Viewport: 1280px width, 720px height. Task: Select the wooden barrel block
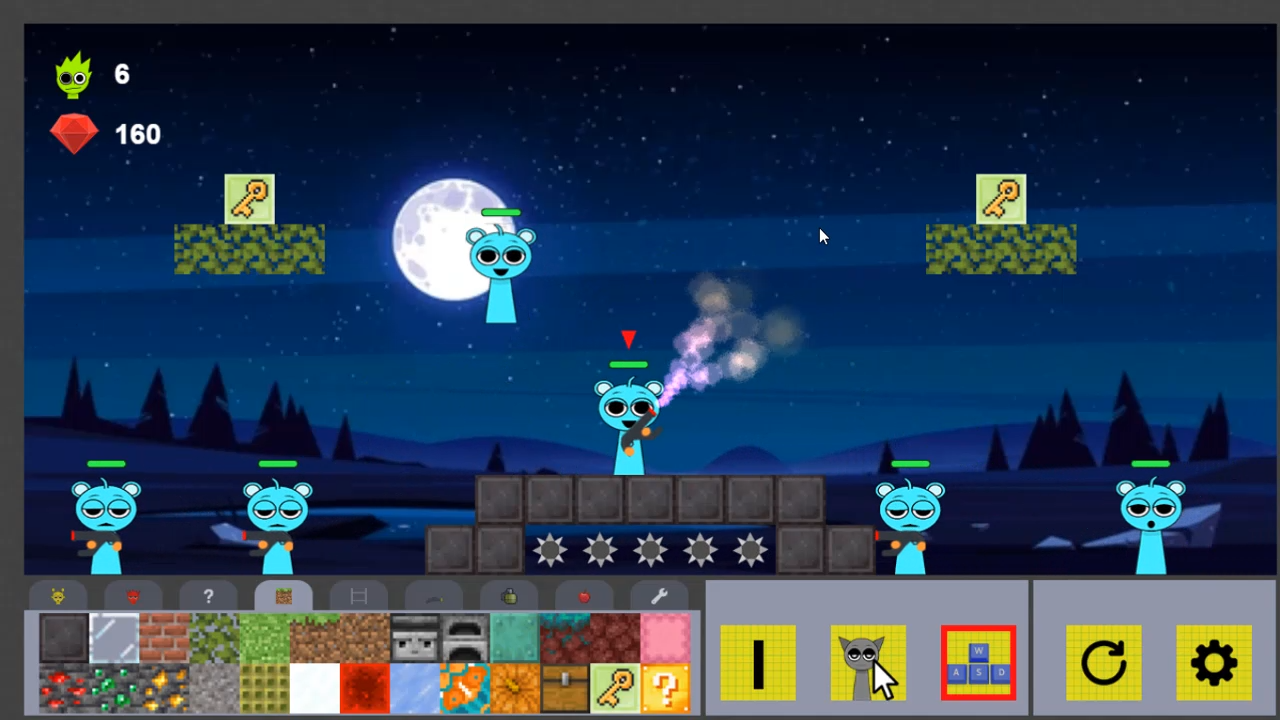coord(562,688)
